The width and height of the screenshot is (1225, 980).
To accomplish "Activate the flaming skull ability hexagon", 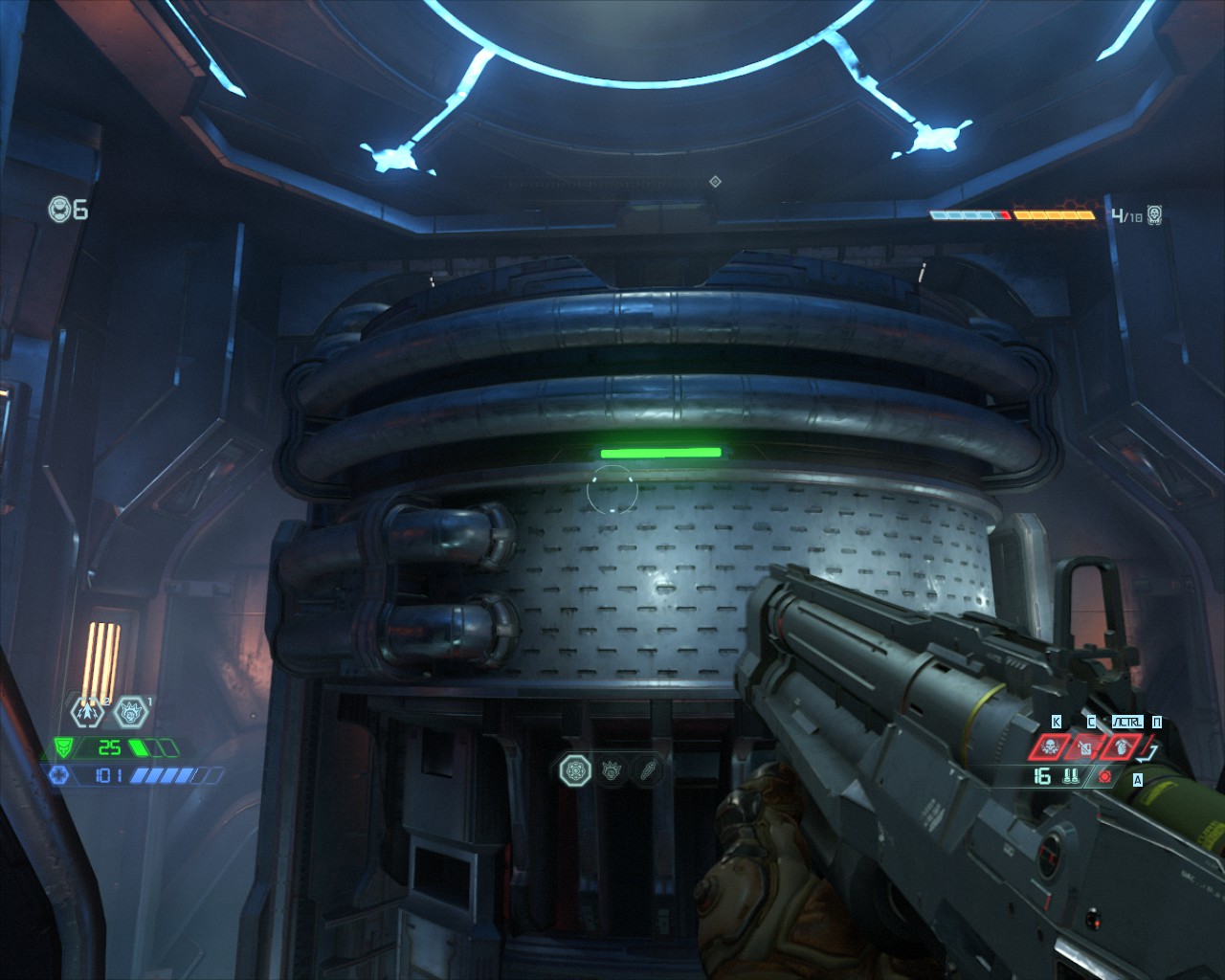I will pyautogui.click(x=131, y=711).
